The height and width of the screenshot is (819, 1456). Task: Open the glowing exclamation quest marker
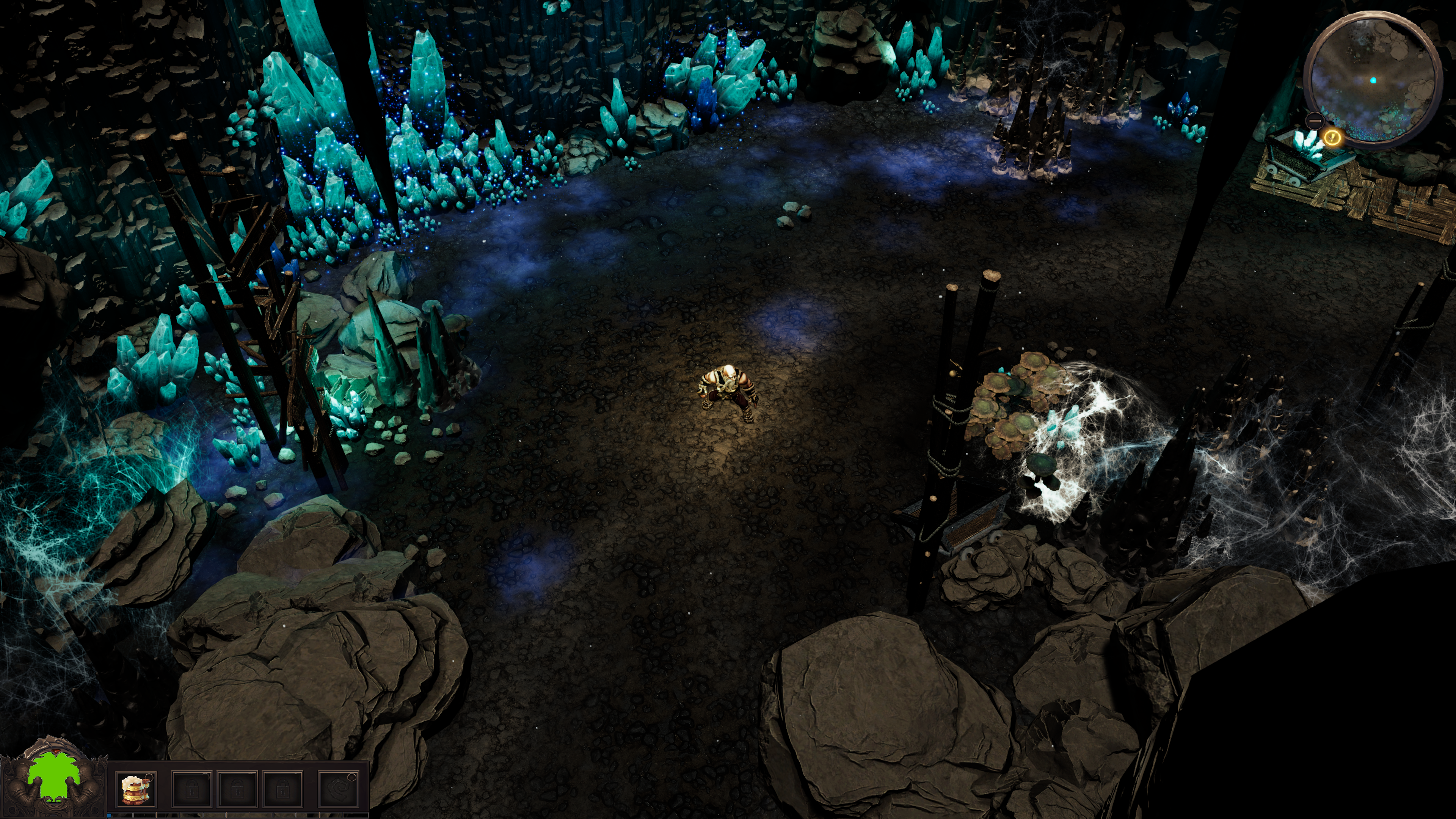point(1332,137)
